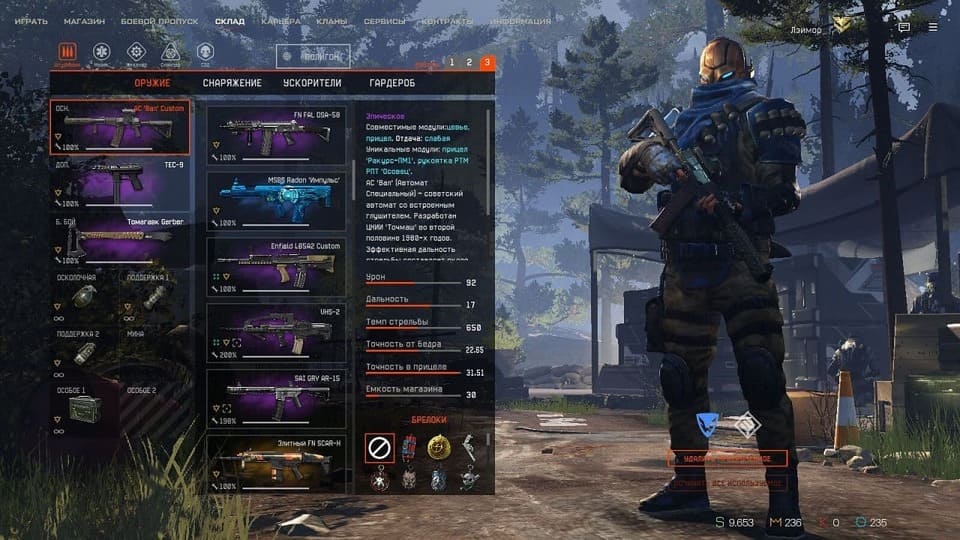Select loadout preset number 2

point(468,62)
